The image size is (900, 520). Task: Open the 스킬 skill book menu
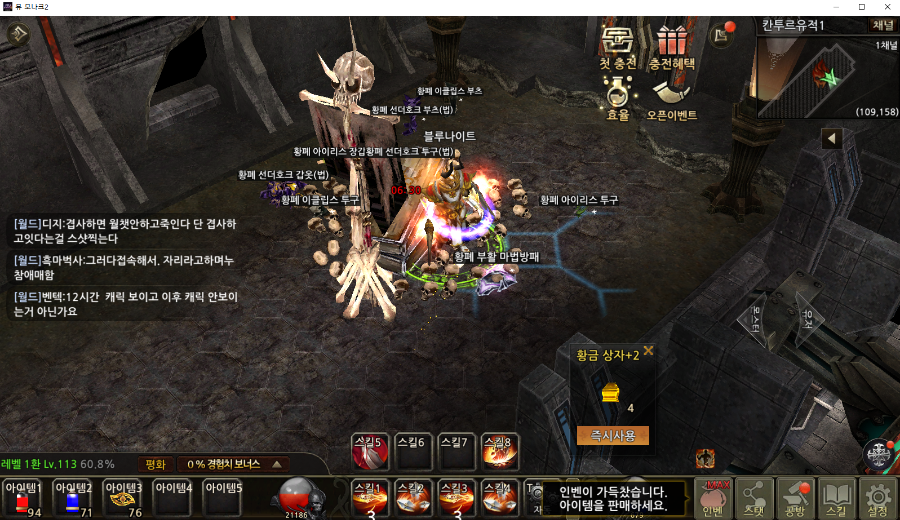836,498
